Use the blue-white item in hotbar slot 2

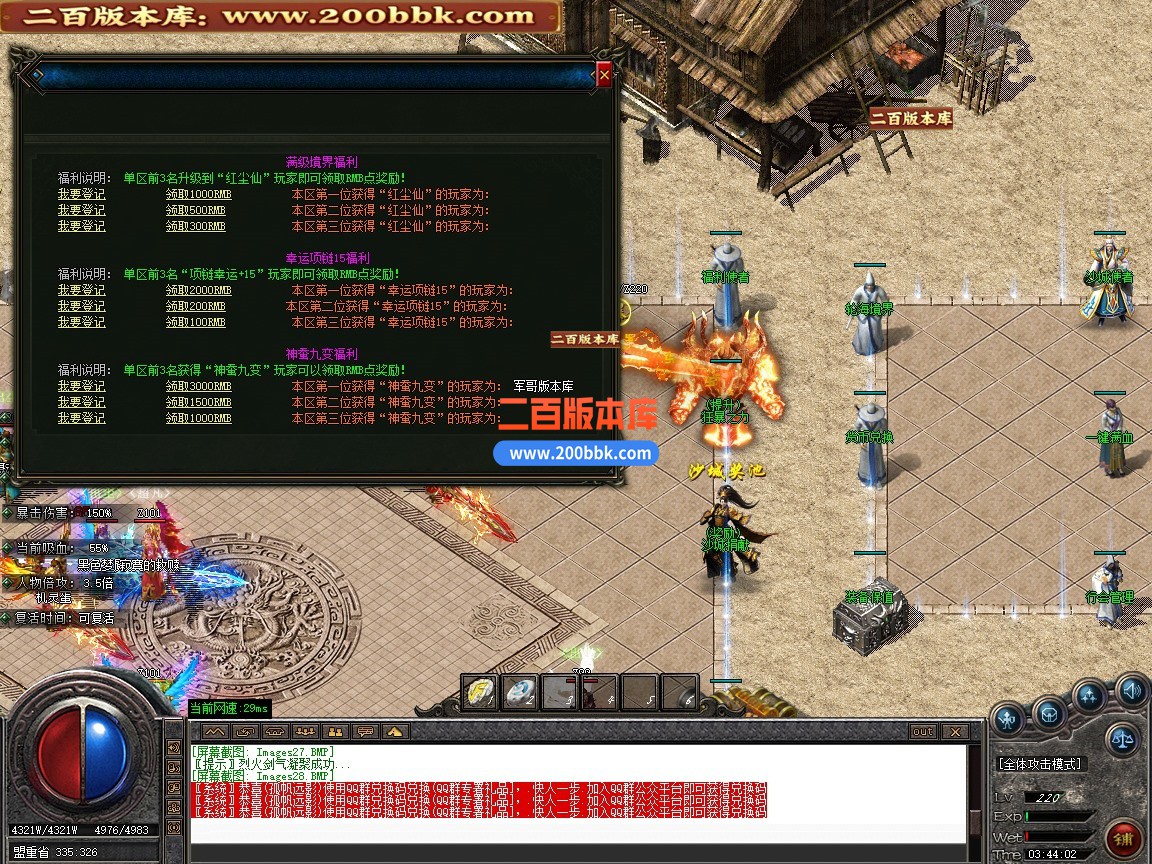coord(520,692)
